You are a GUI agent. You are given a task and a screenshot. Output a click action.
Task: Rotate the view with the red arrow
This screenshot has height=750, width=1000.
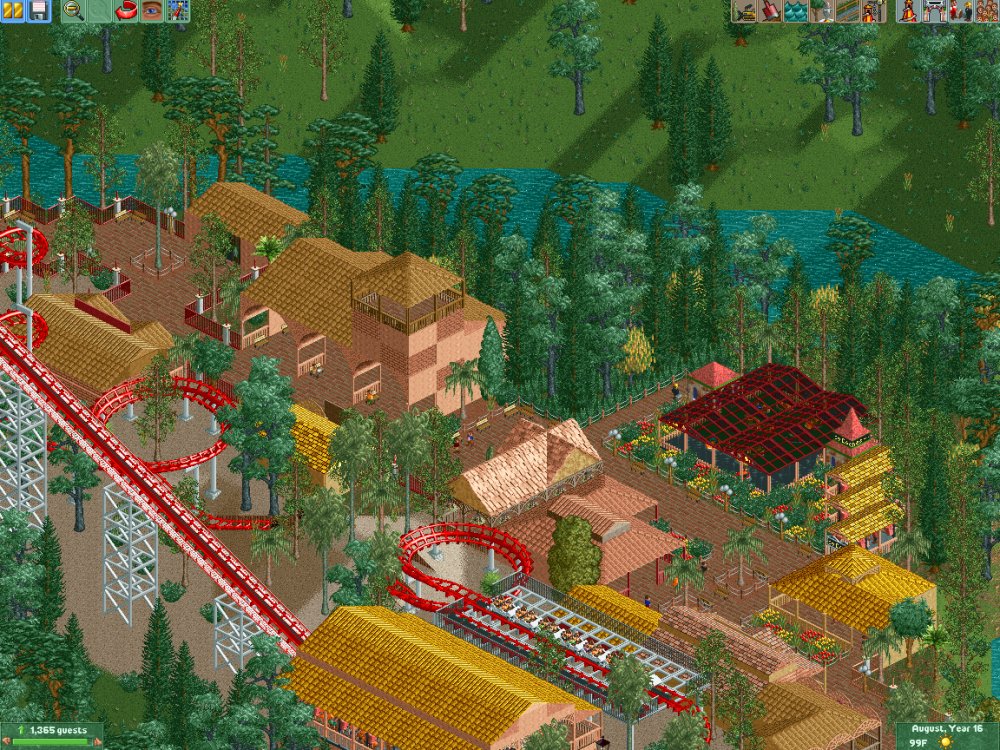point(126,11)
